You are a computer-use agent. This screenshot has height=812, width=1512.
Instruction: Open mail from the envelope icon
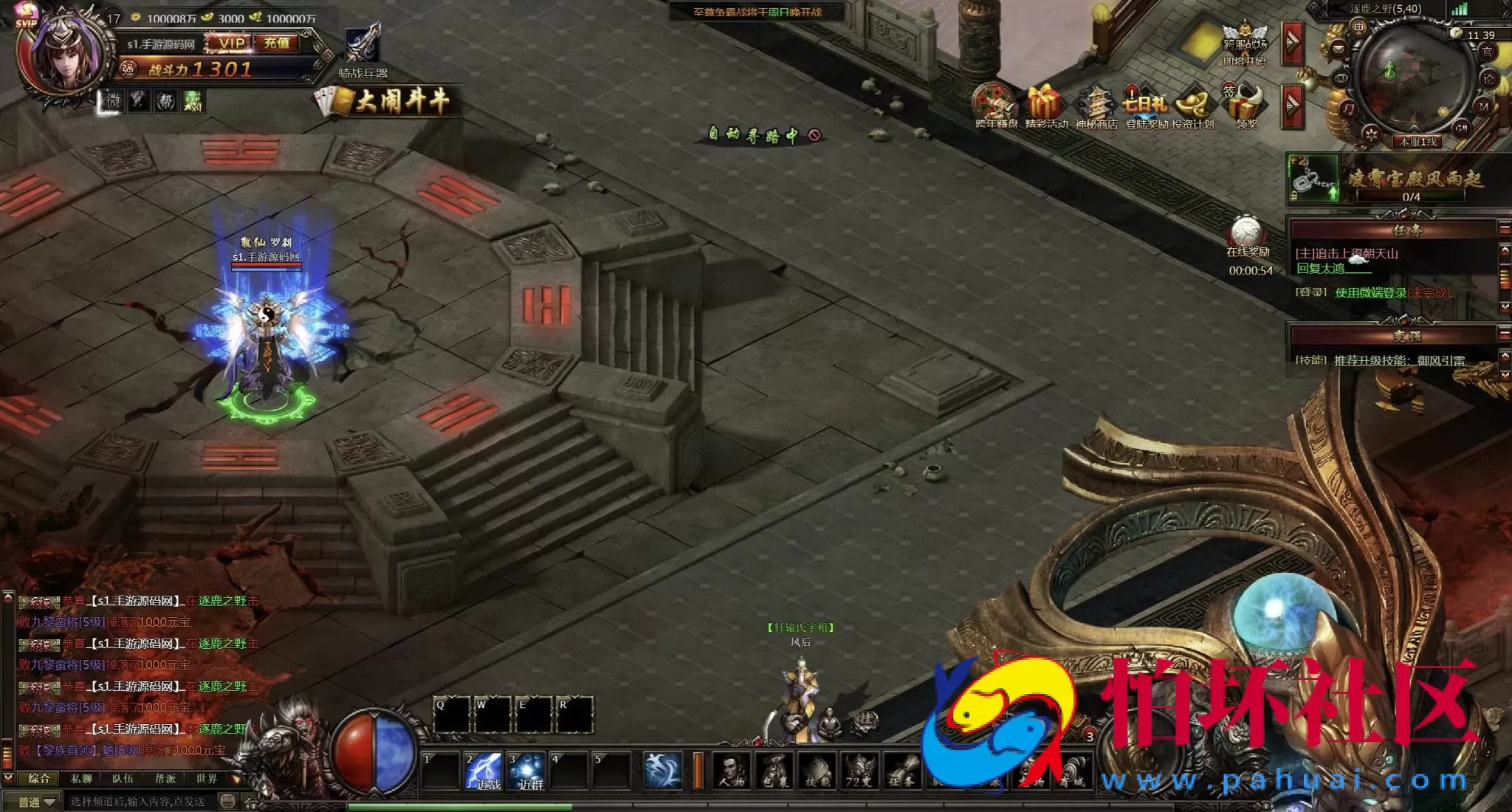point(1339,49)
